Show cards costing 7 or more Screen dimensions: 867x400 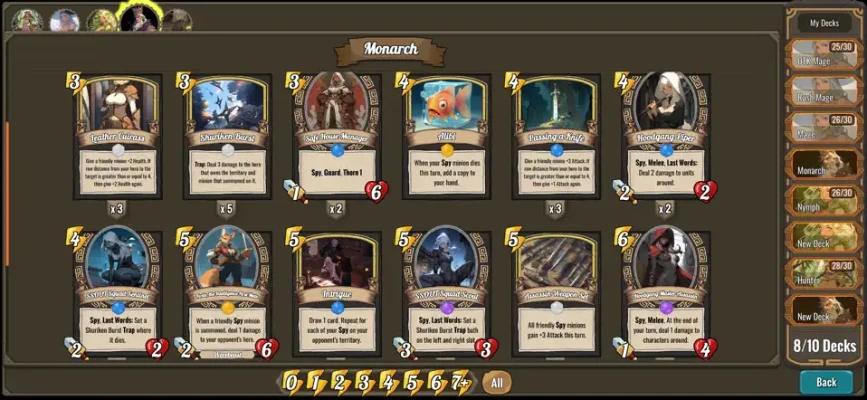pyautogui.click(x=460, y=382)
